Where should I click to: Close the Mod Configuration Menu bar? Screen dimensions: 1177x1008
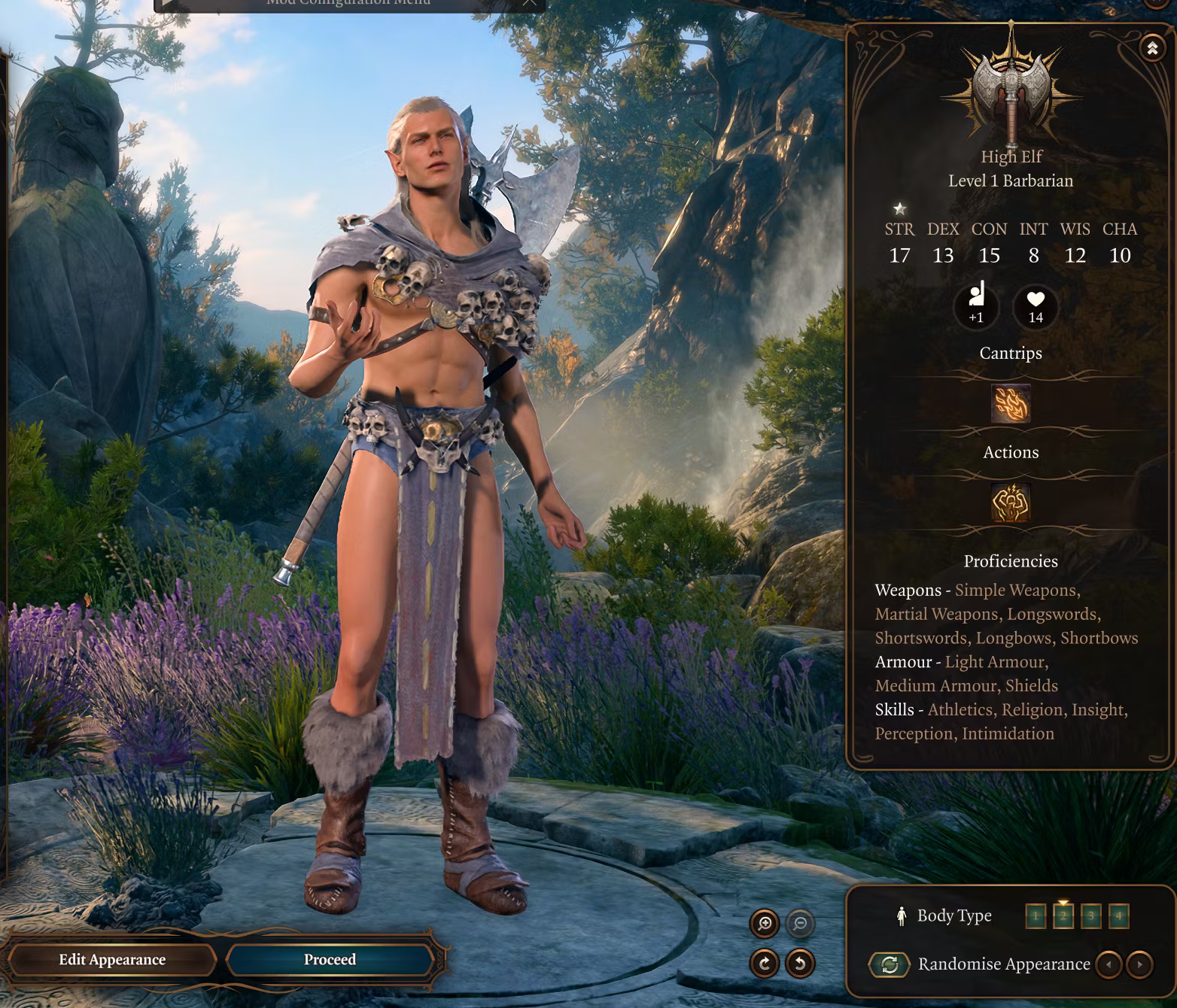[530, 3]
